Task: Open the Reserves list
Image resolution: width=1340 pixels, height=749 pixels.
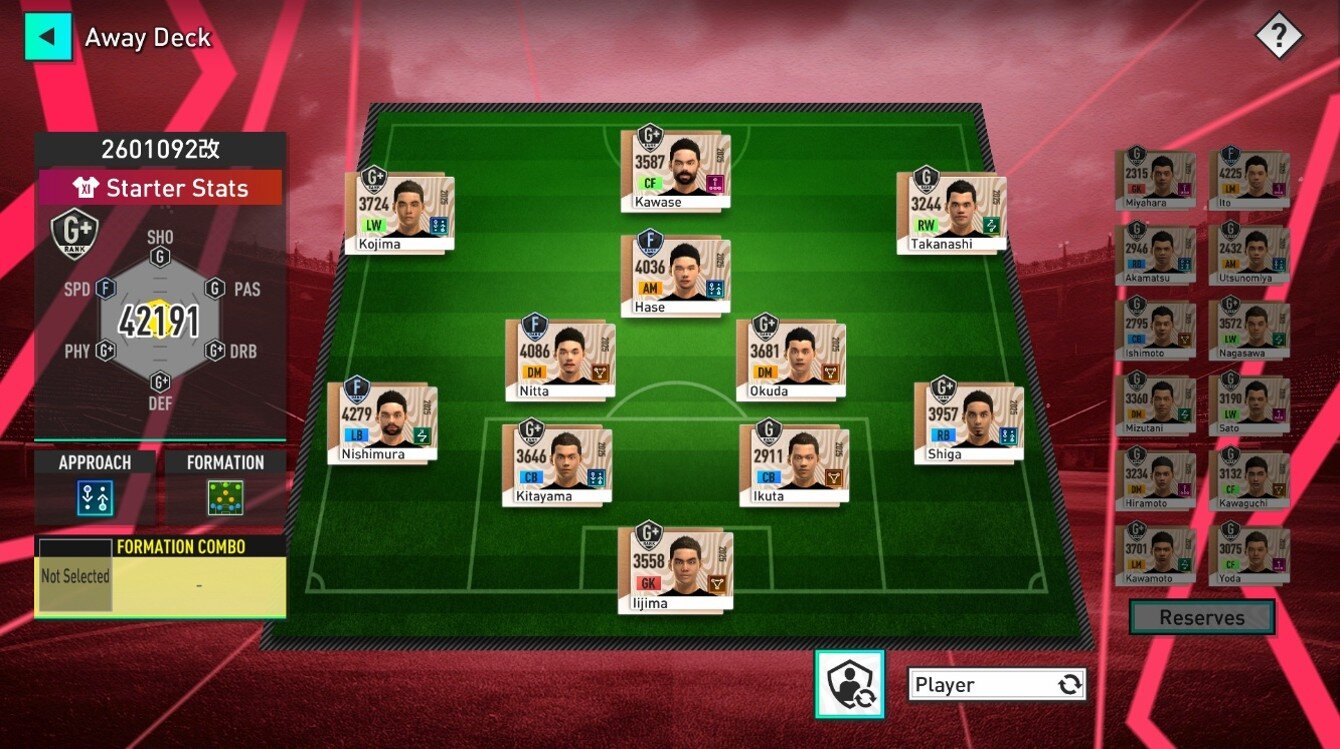Action: click(1201, 618)
